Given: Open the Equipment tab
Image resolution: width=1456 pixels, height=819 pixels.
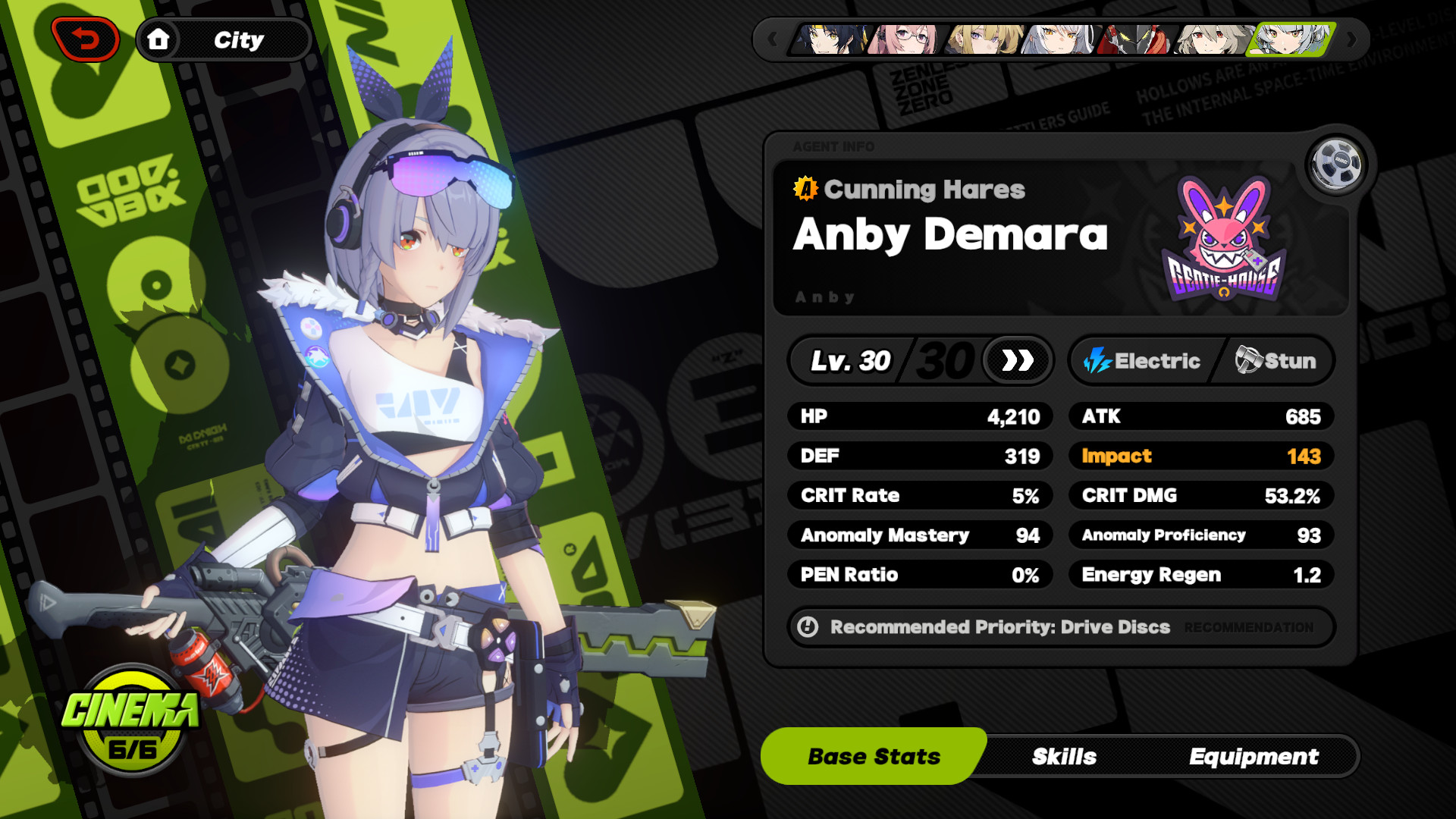Looking at the screenshot, I should click(x=1254, y=756).
